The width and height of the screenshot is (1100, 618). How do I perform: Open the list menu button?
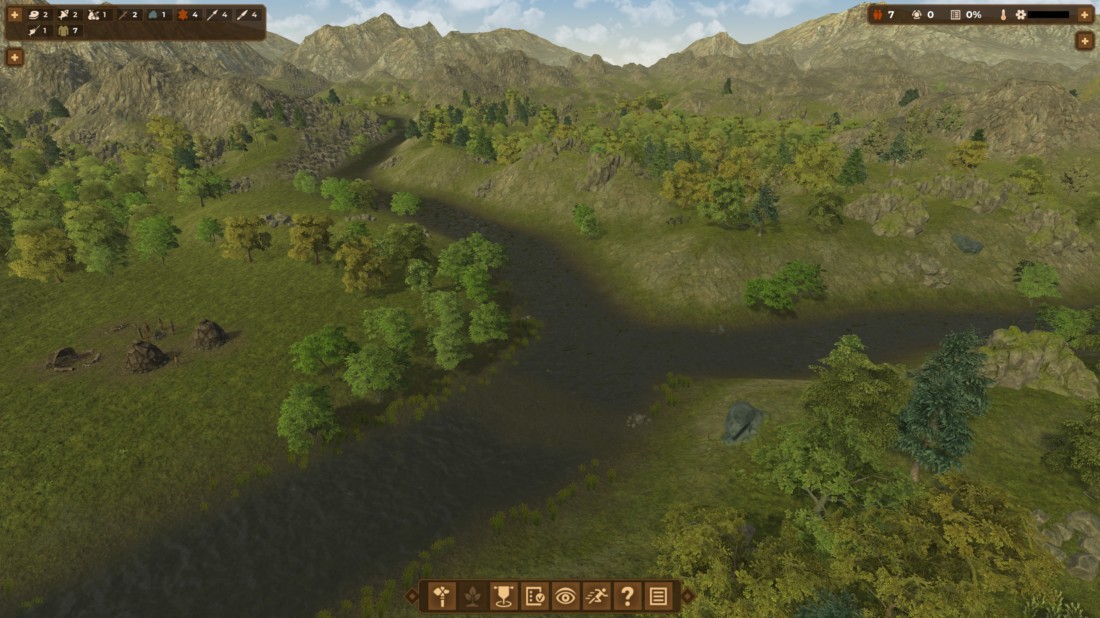click(658, 597)
